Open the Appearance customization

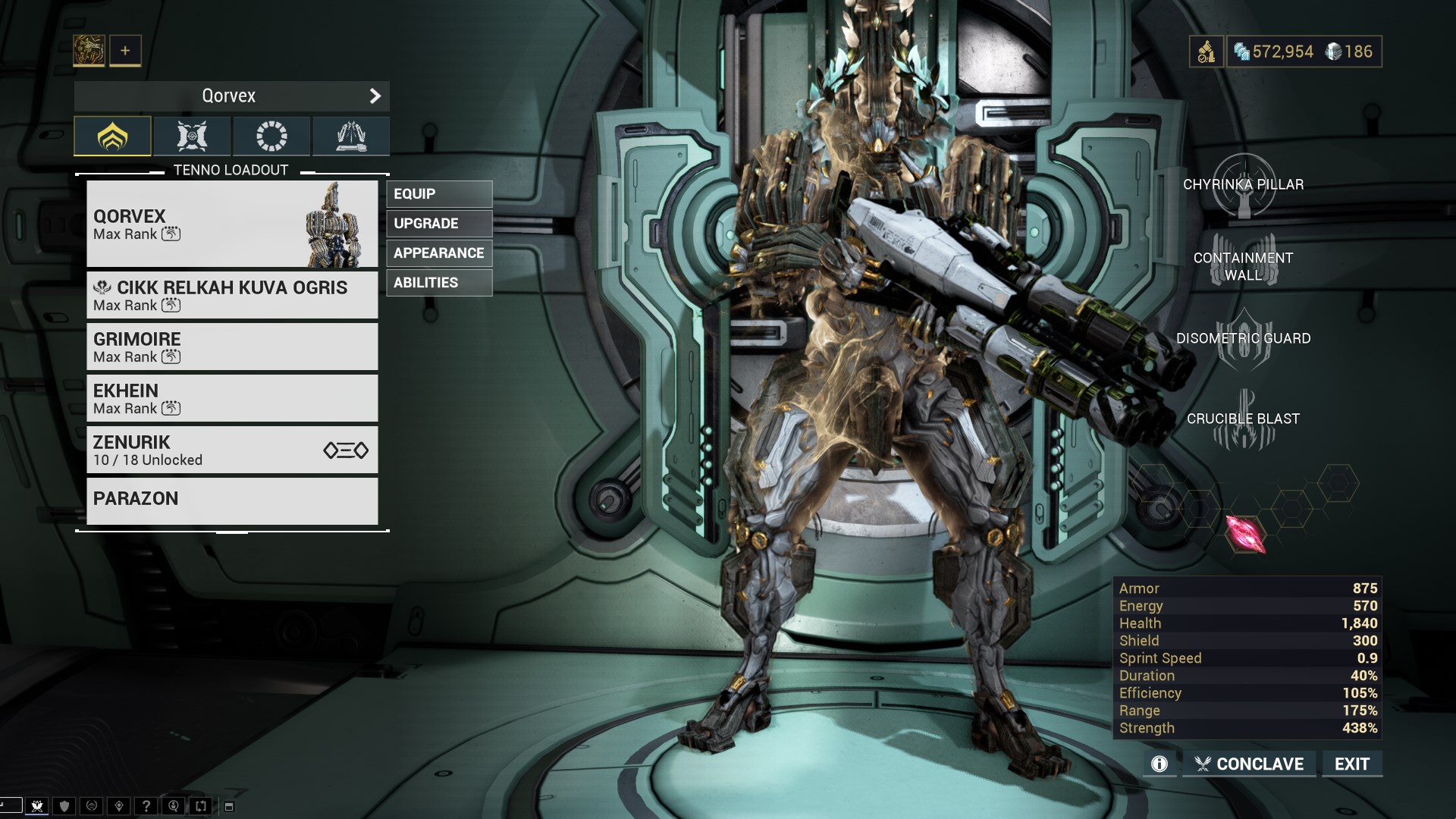(439, 253)
